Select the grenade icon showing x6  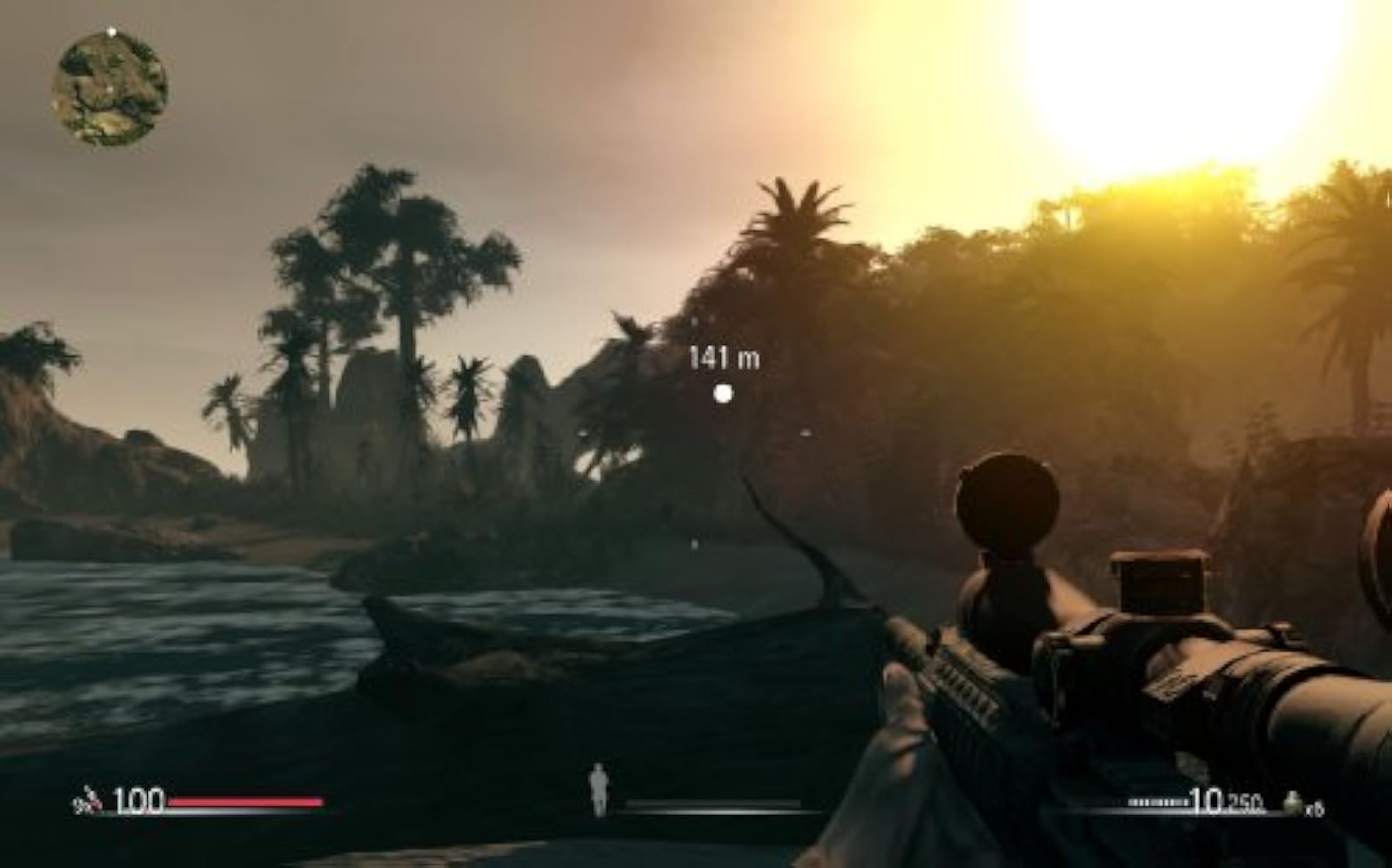coord(1294,802)
